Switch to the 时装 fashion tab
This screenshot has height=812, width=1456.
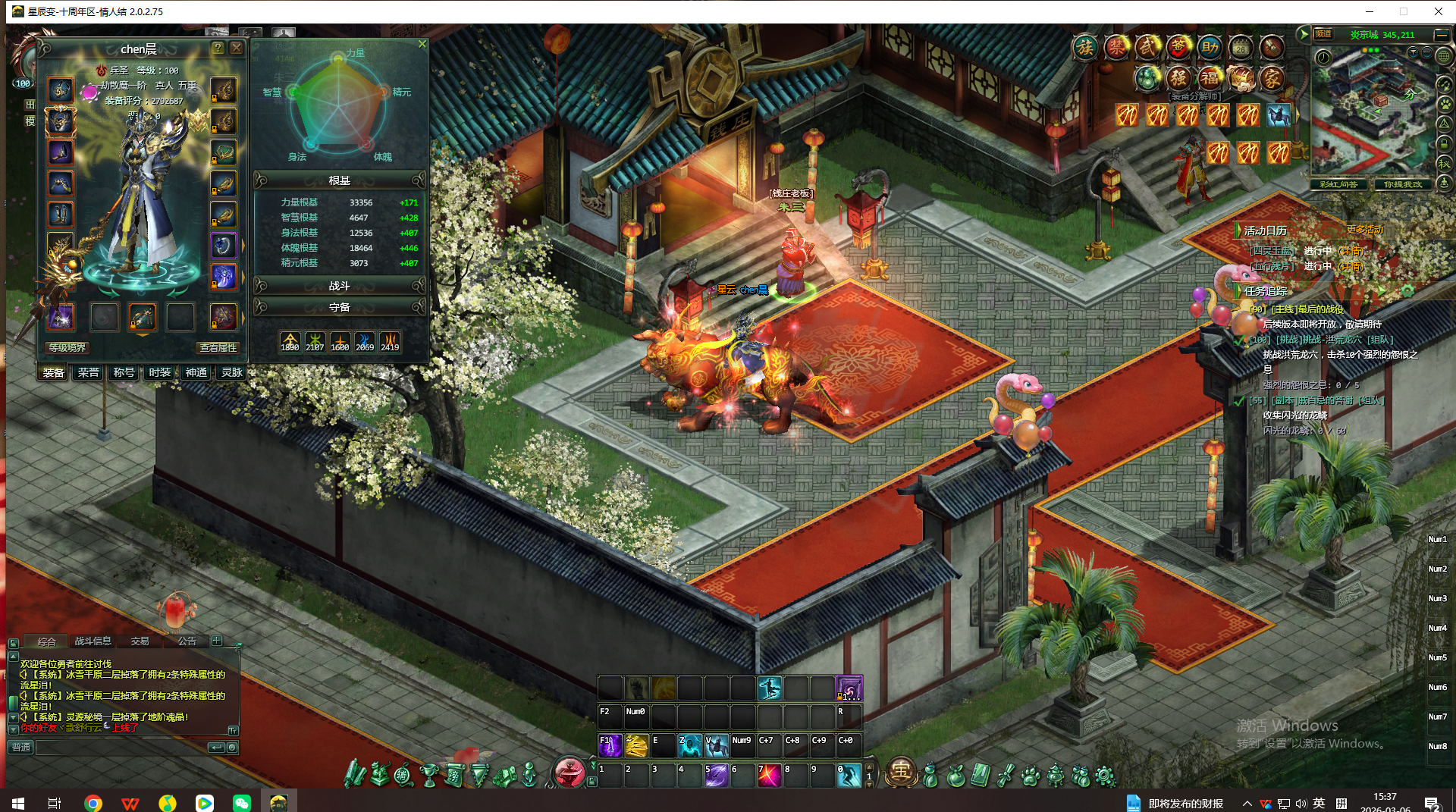tap(160, 372)
